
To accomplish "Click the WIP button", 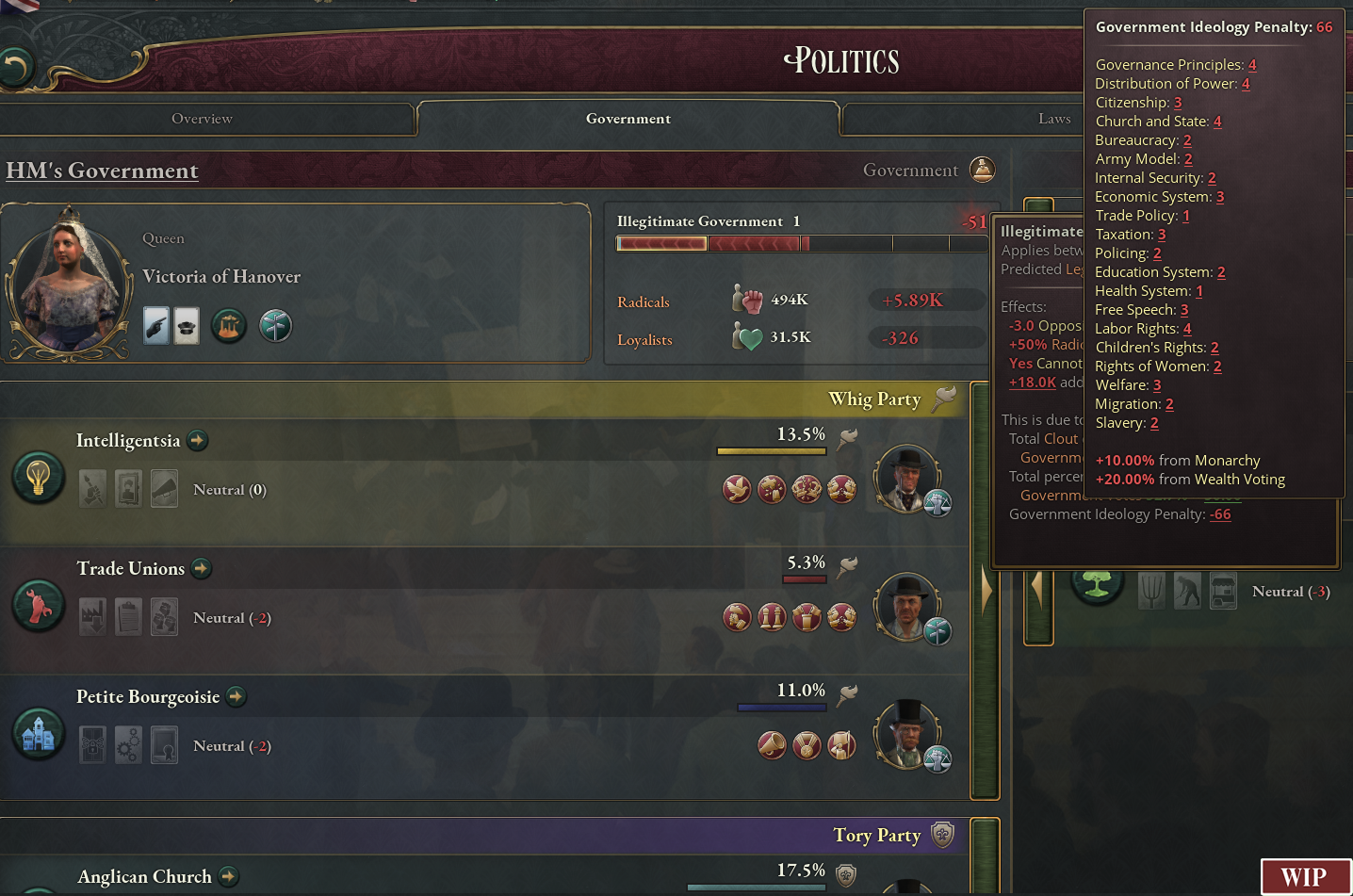I will click(1305, 877).
